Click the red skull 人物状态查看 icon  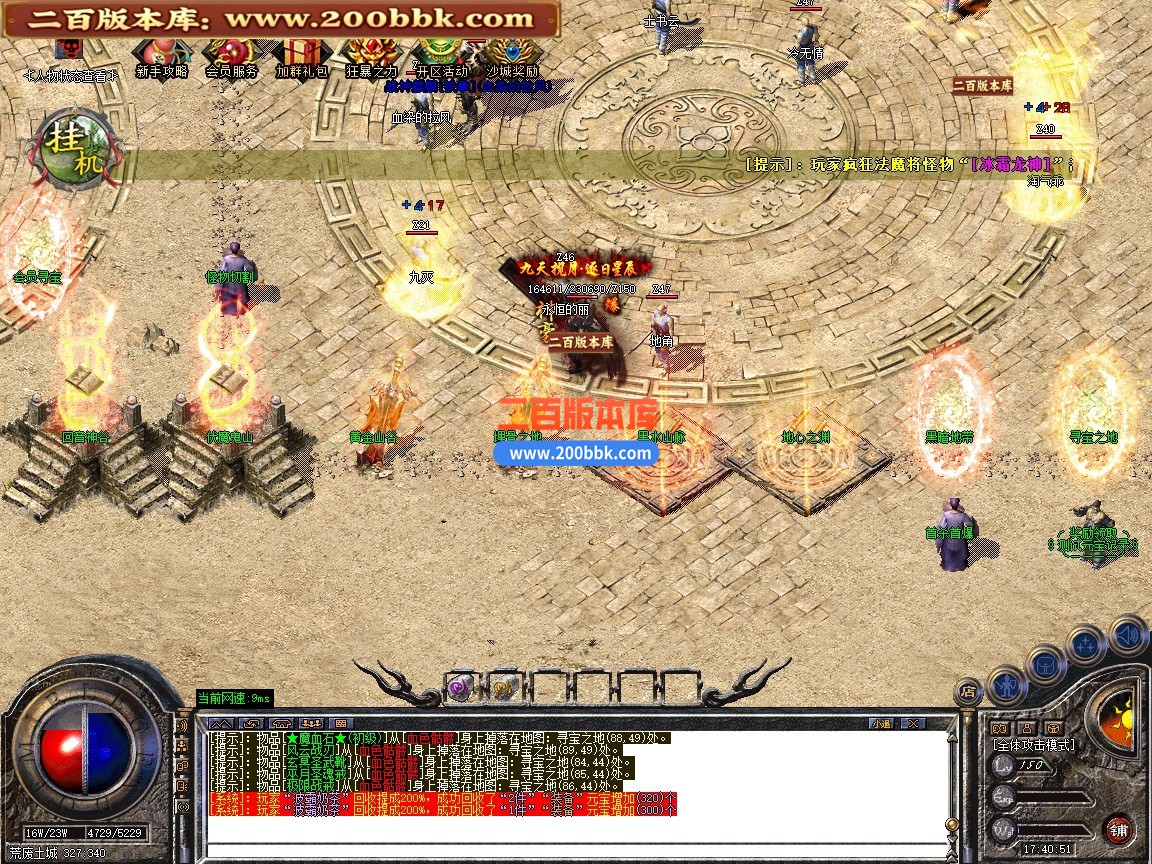click(69, 50)
